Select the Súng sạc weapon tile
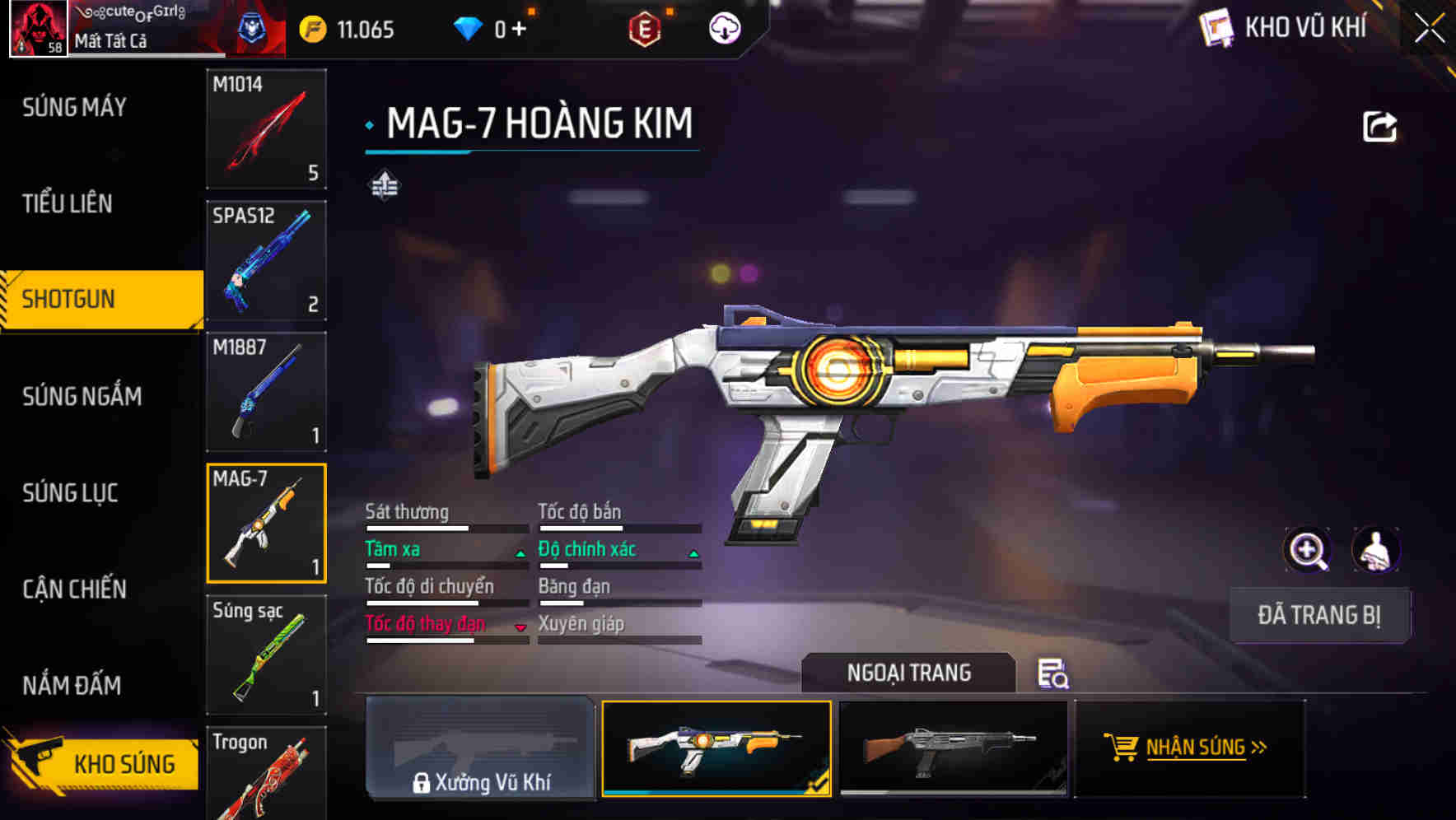Screen dimensions: 1456x820 pyautogui.click(x=266, y=655)
